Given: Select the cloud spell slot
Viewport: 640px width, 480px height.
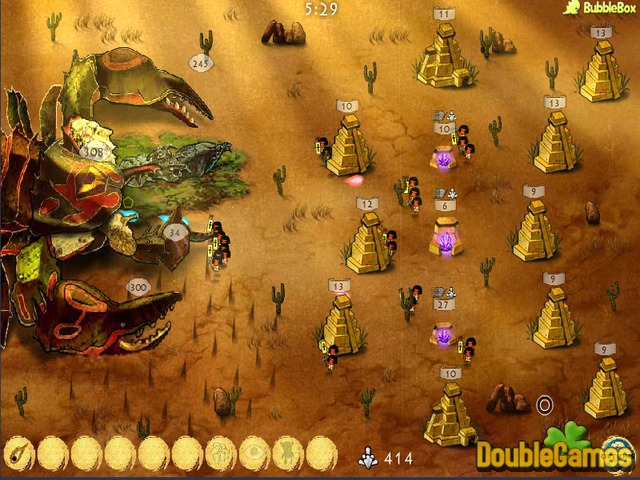Looking at the screenshot, I should (221, 453).
